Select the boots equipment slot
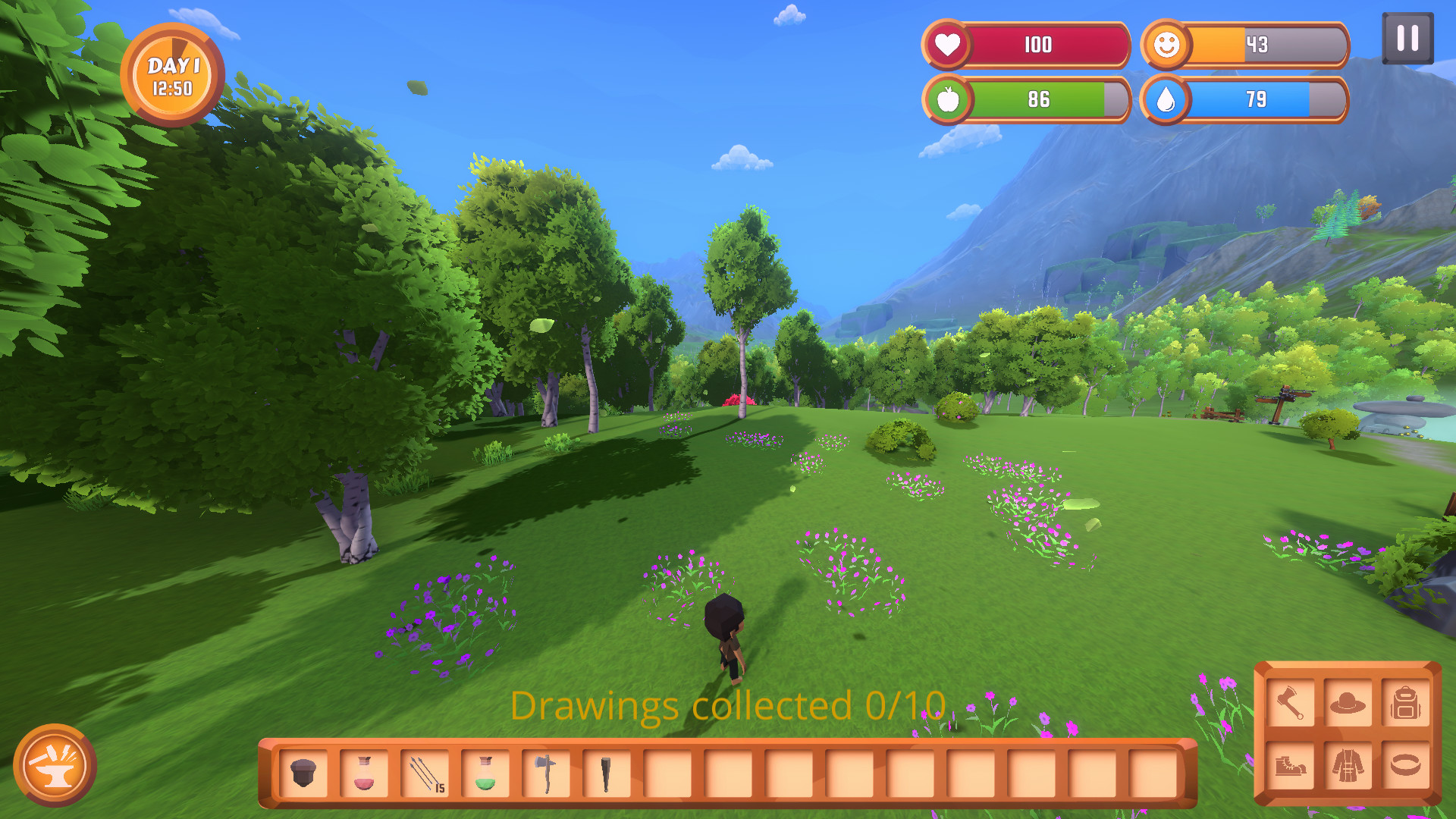Image resolution: width=1456 pixels, height=819 pixels. pos(1290,765)
